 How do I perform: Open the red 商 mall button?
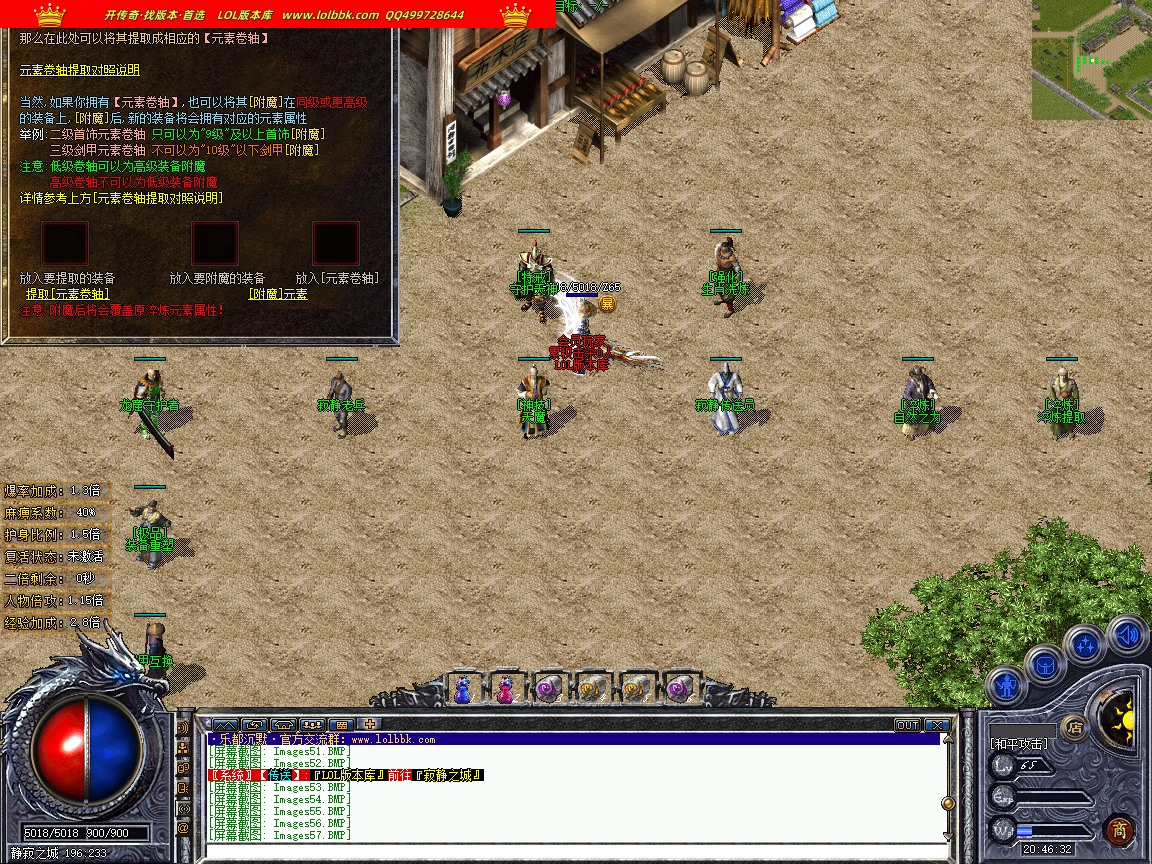[1119, 830]
